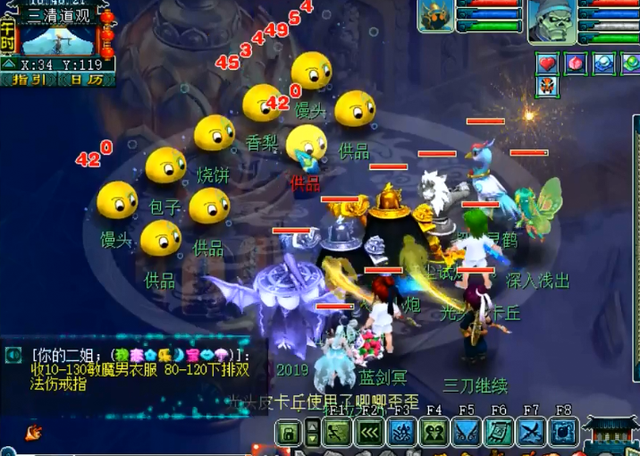Click the red heart buff icon

(550, 62)
